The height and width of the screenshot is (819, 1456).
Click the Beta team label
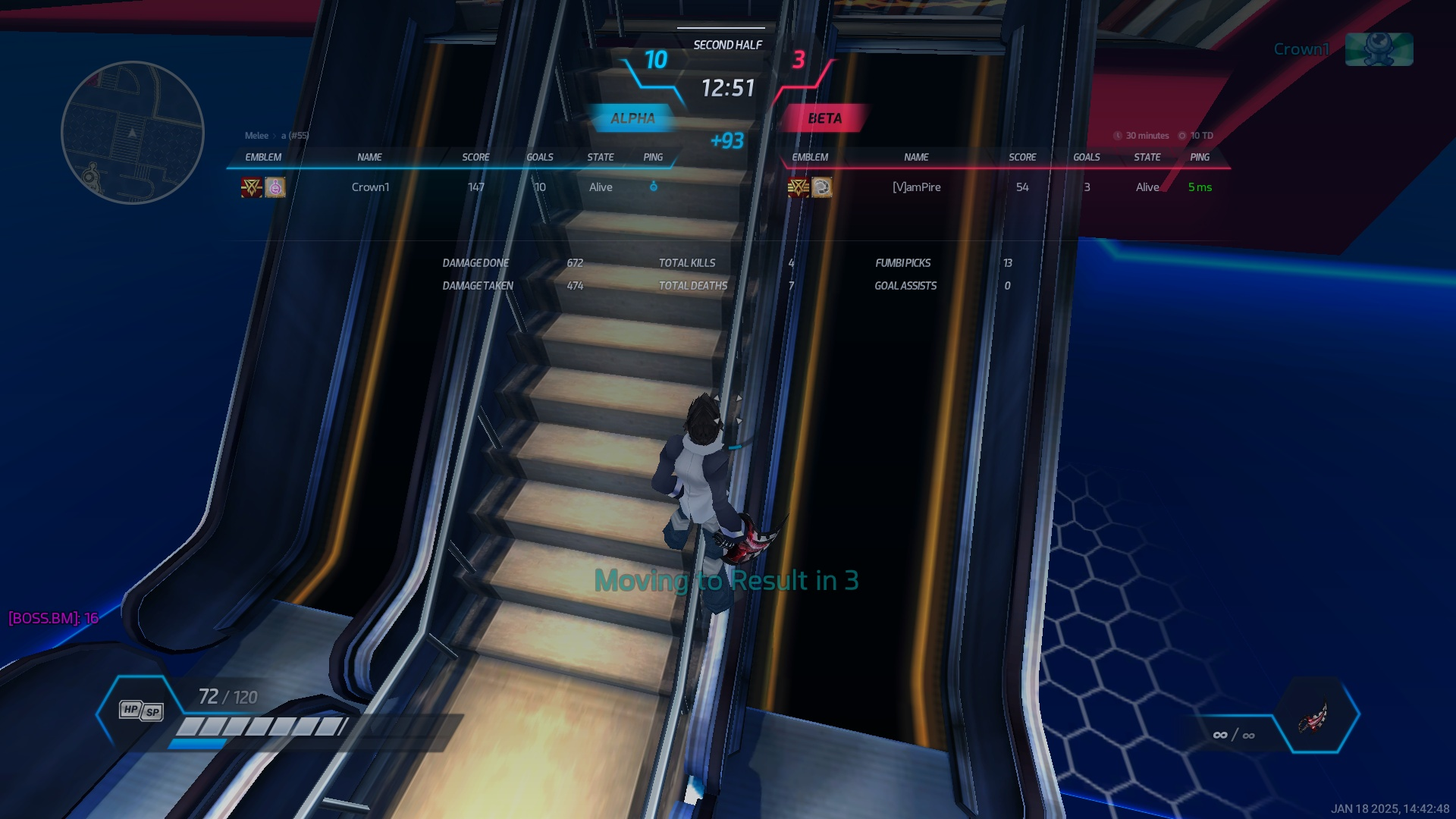tap(824, 118)
